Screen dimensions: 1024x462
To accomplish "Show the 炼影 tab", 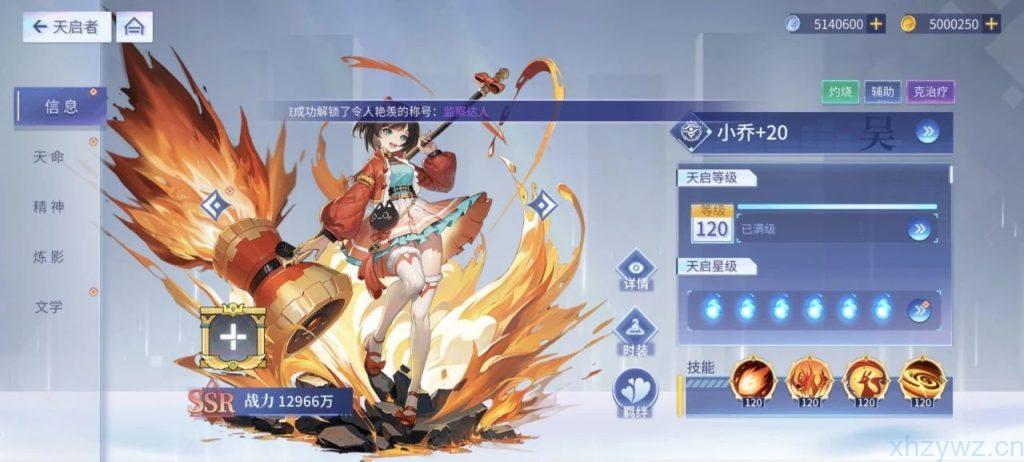I will [x=48, y=257].
